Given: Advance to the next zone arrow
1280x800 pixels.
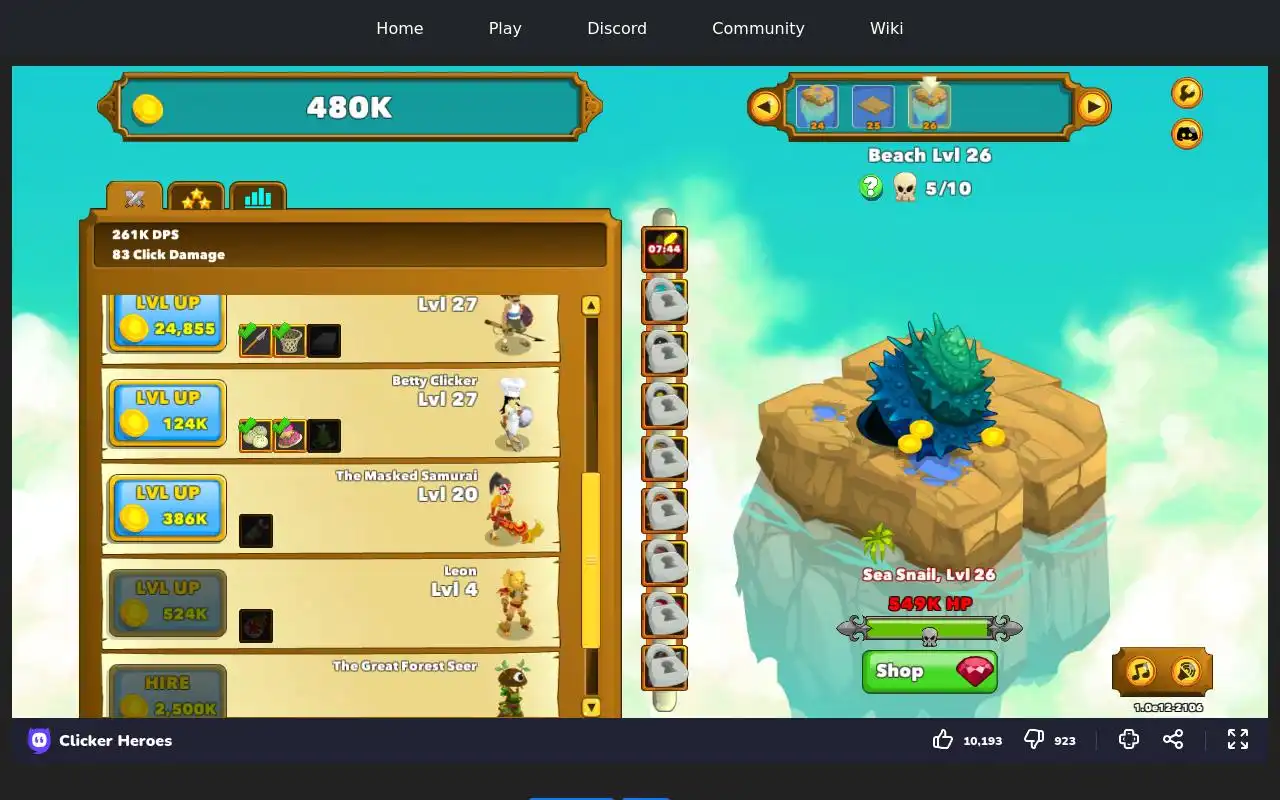Looking at the screenshot, I should tap(1093, 106).
